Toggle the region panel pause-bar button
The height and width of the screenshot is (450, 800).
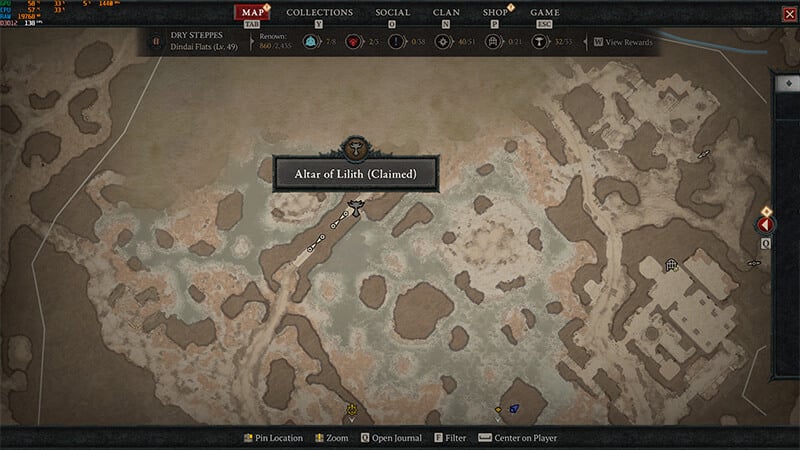[x=155, y=43]
